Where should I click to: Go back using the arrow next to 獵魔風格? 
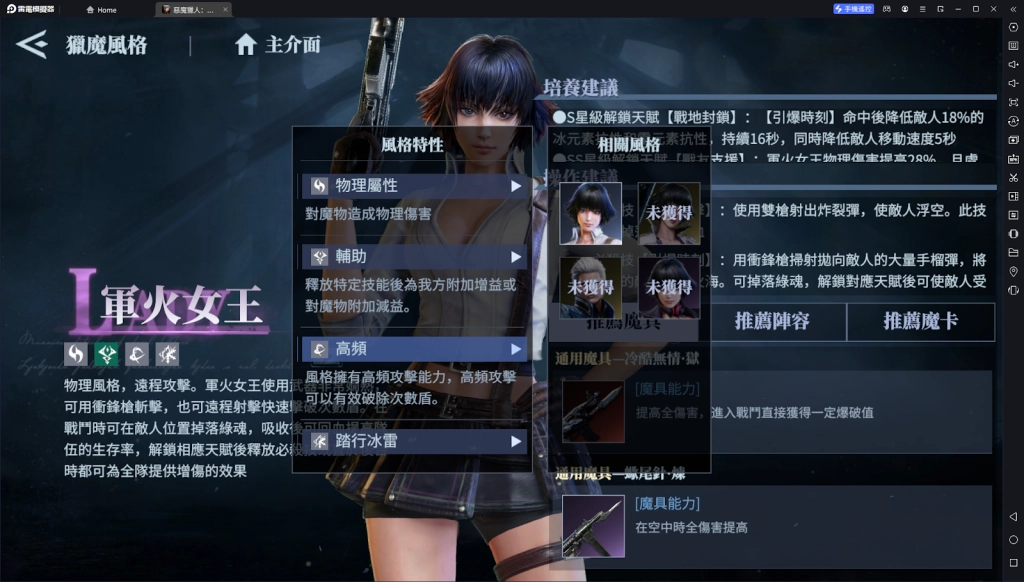pyautogui.click(x=32, y=44)
